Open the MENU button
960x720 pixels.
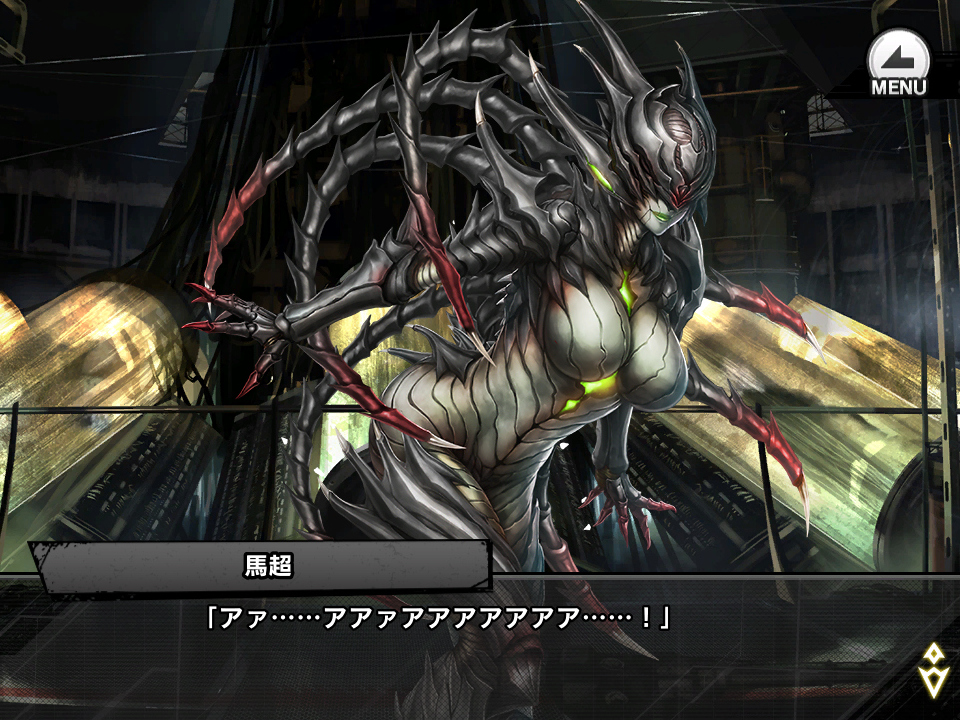pos(898,62)
